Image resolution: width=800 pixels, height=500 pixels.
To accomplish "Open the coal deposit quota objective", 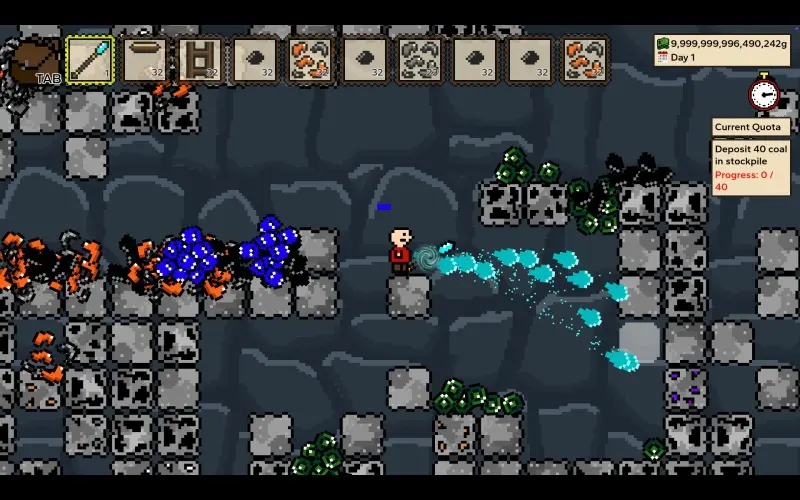I will pyautogui.click(x=751, y=167).
